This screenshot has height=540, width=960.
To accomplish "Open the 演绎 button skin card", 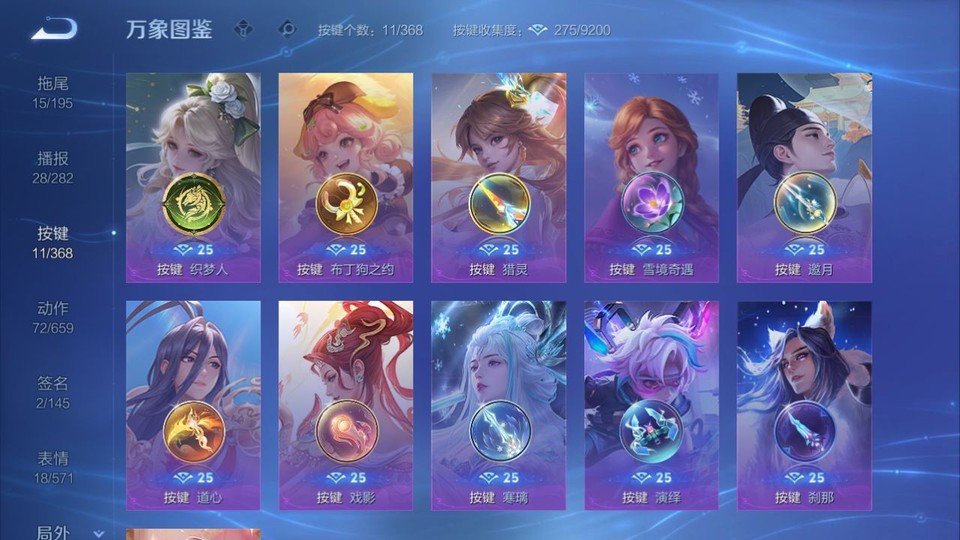I will [x=651, y=405].
